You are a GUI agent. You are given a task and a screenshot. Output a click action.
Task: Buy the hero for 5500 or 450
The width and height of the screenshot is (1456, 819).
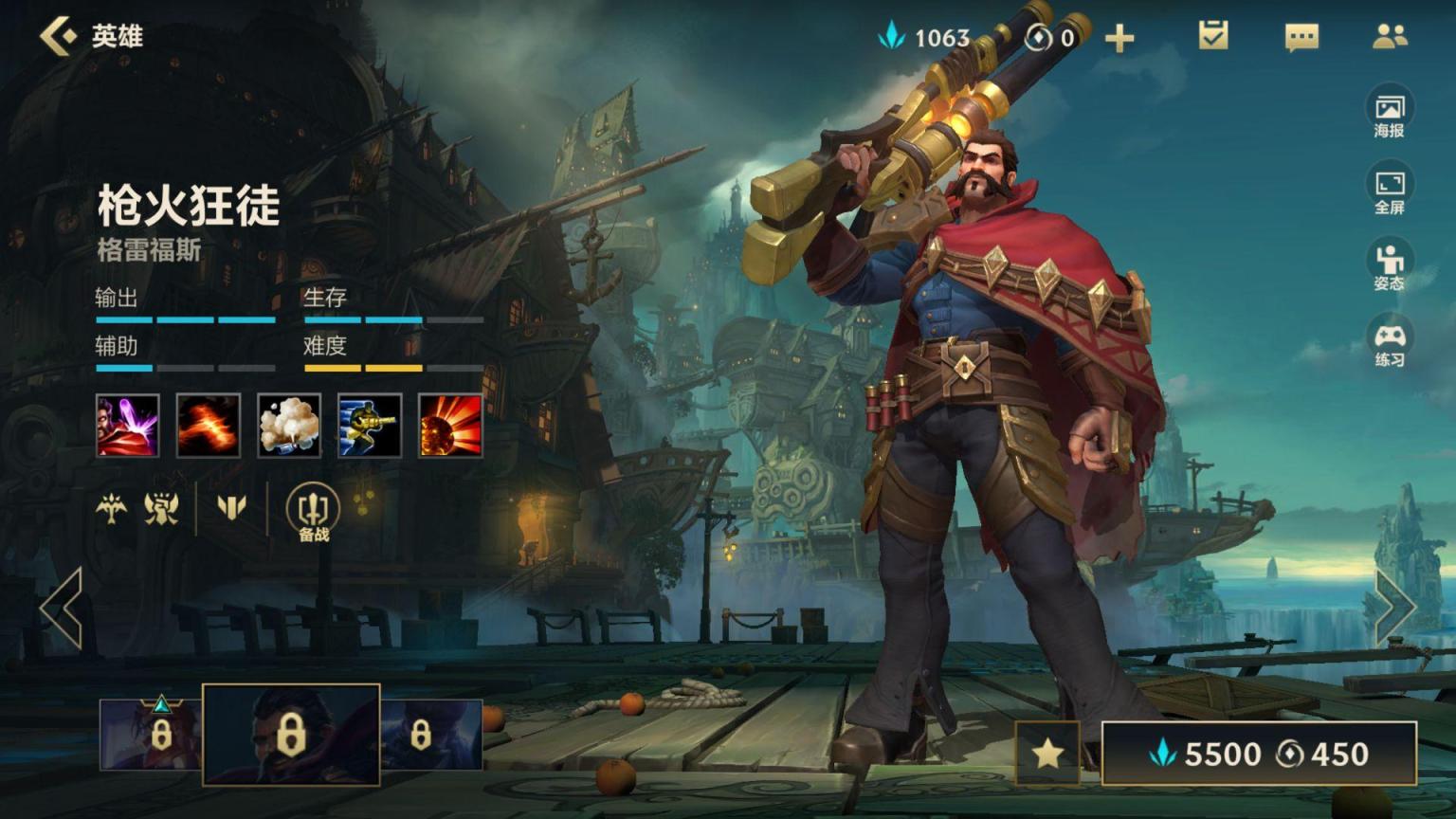click(1259, 754)
